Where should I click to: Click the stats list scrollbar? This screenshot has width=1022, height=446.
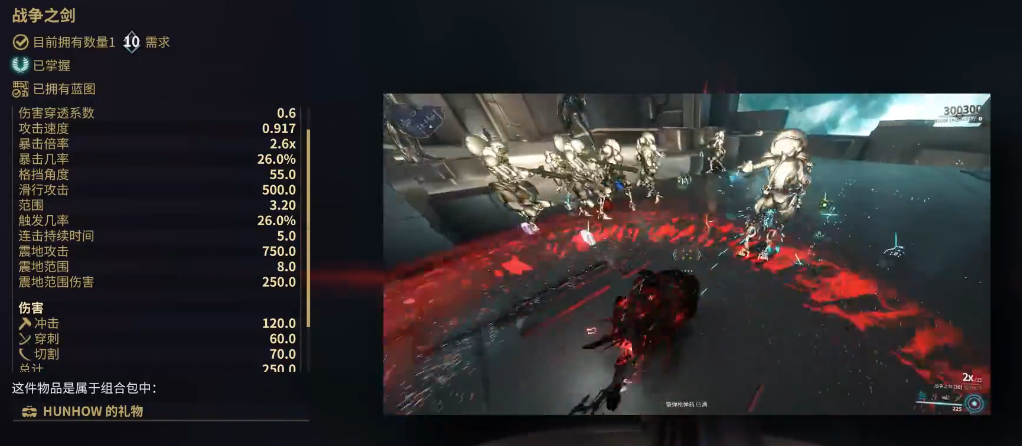point(309,227)
